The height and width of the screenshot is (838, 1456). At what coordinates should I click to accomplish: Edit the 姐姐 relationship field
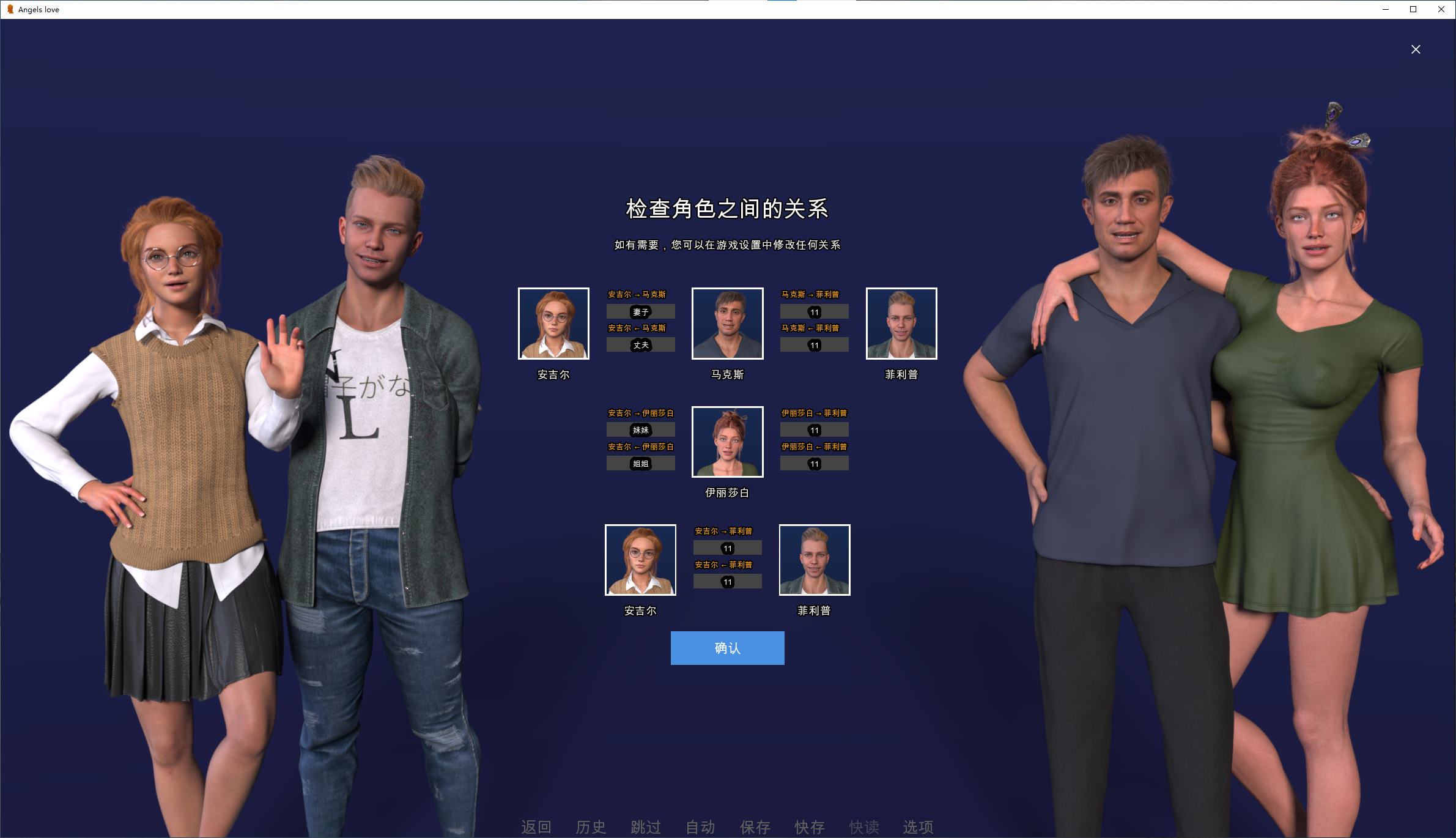pos(640,464)
